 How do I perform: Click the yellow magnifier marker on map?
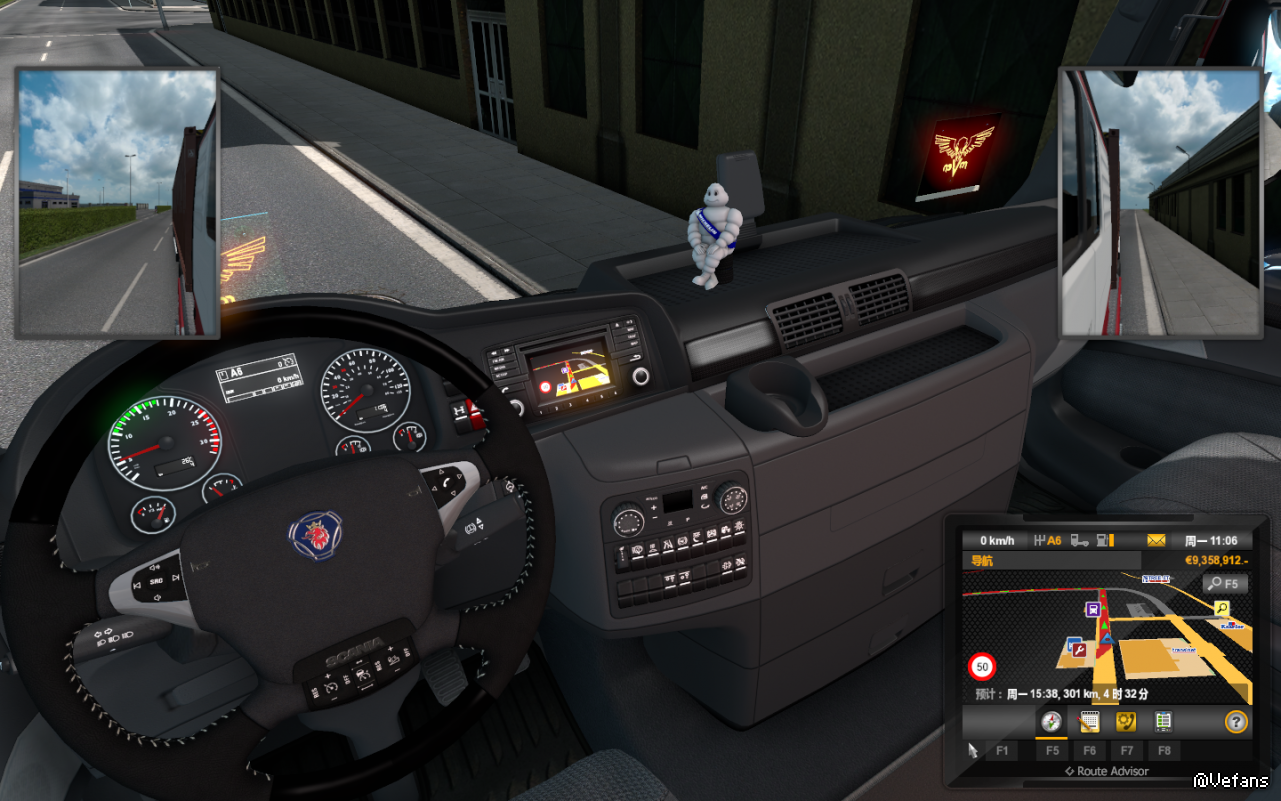click(1222, 608)
